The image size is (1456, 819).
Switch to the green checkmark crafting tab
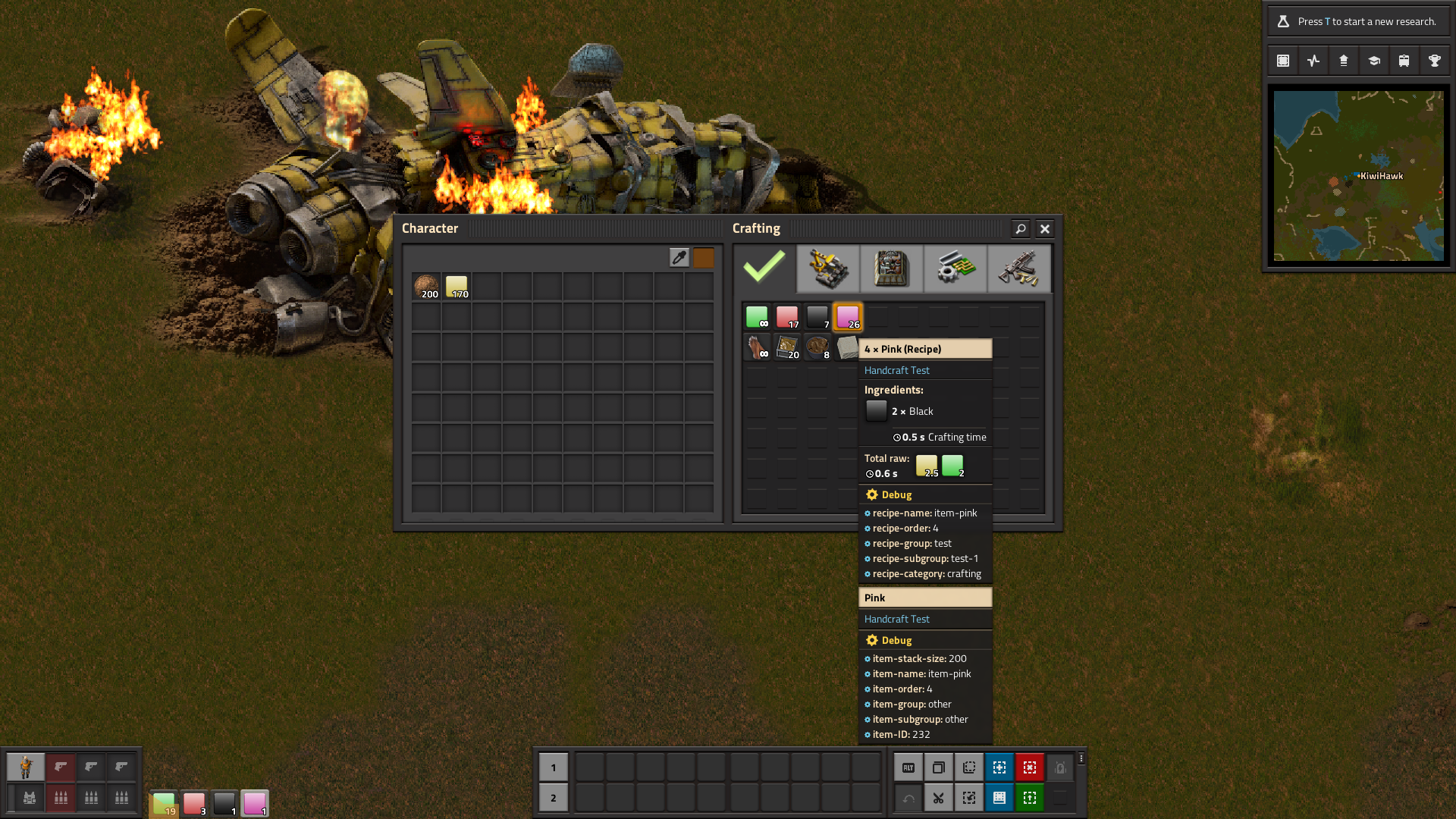pyautogui.click(x=764, y=268)
